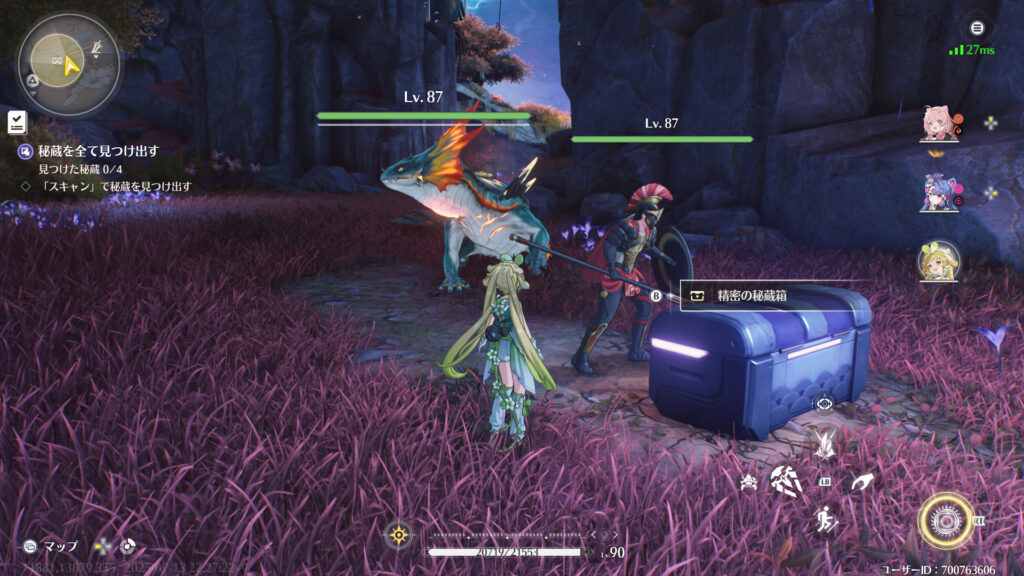
Task: Use the hand-shaped interact skill icon
Action: pos(861,483)
